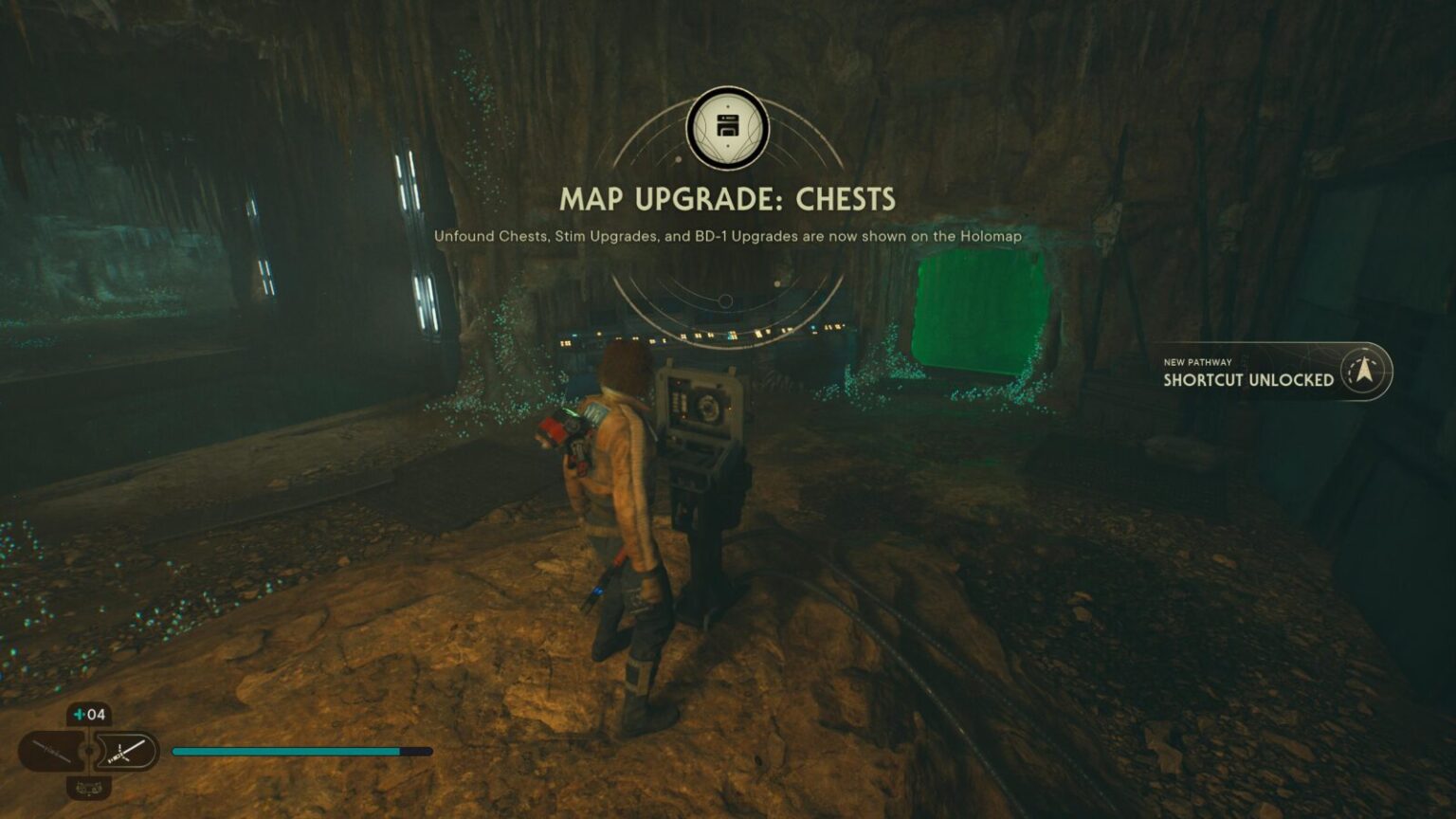Toggle the left lightsaber stance slot
Viewport: 1456px width, 819px height.
[x=53, y=749]
